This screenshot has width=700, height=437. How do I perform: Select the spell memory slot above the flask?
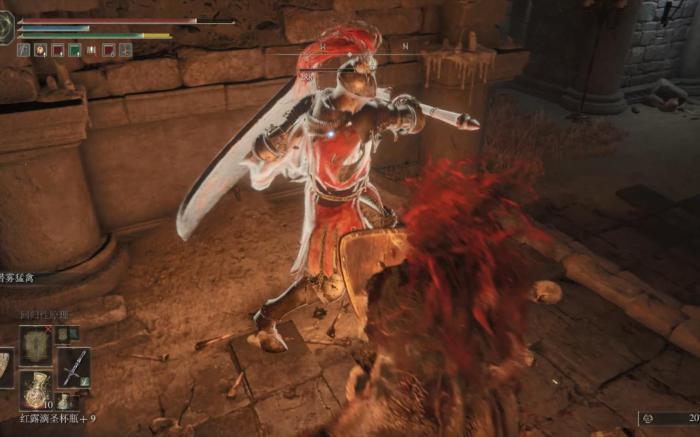click(x=36, y=345)
